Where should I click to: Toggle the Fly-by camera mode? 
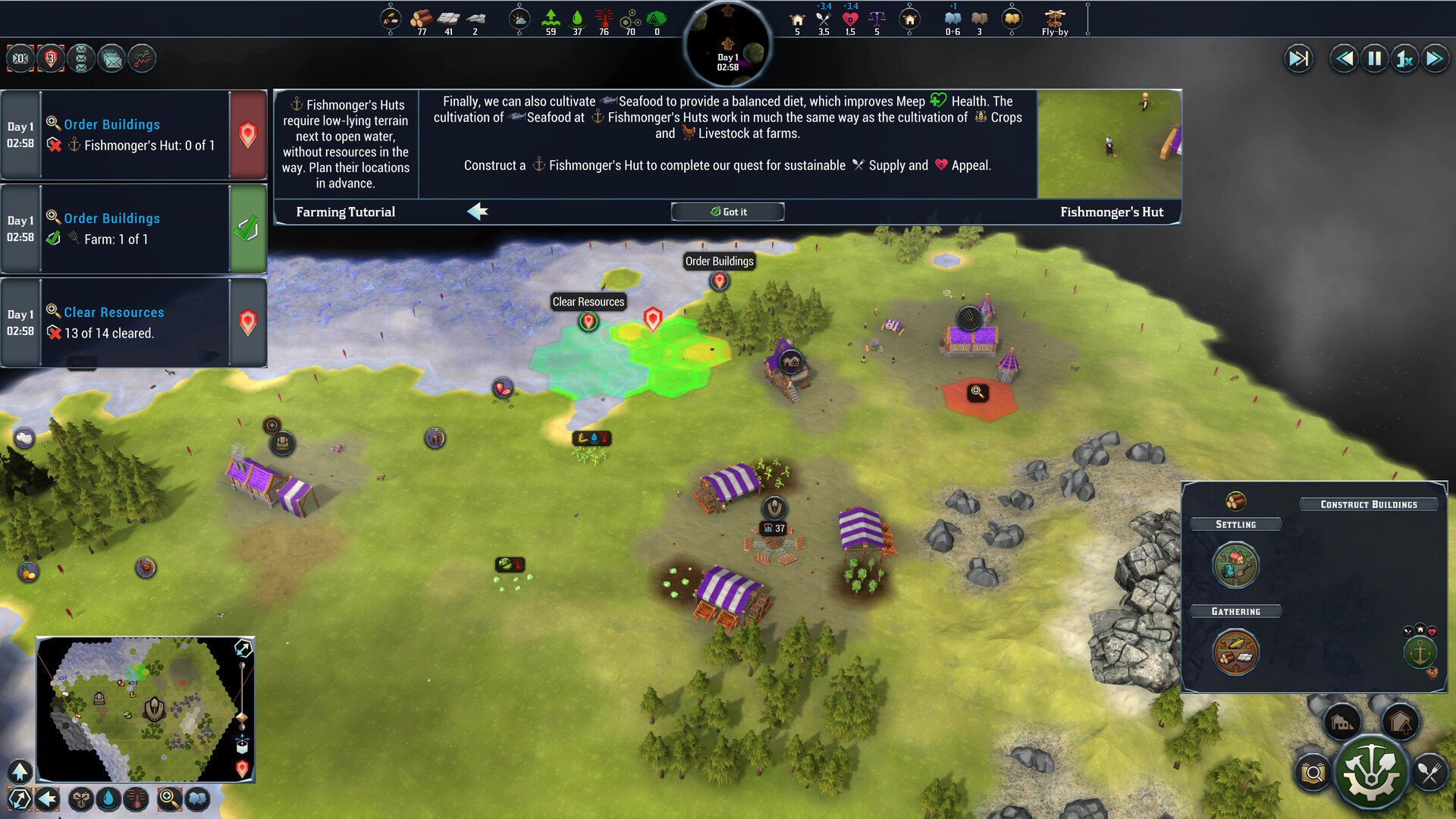[1055, 19]
